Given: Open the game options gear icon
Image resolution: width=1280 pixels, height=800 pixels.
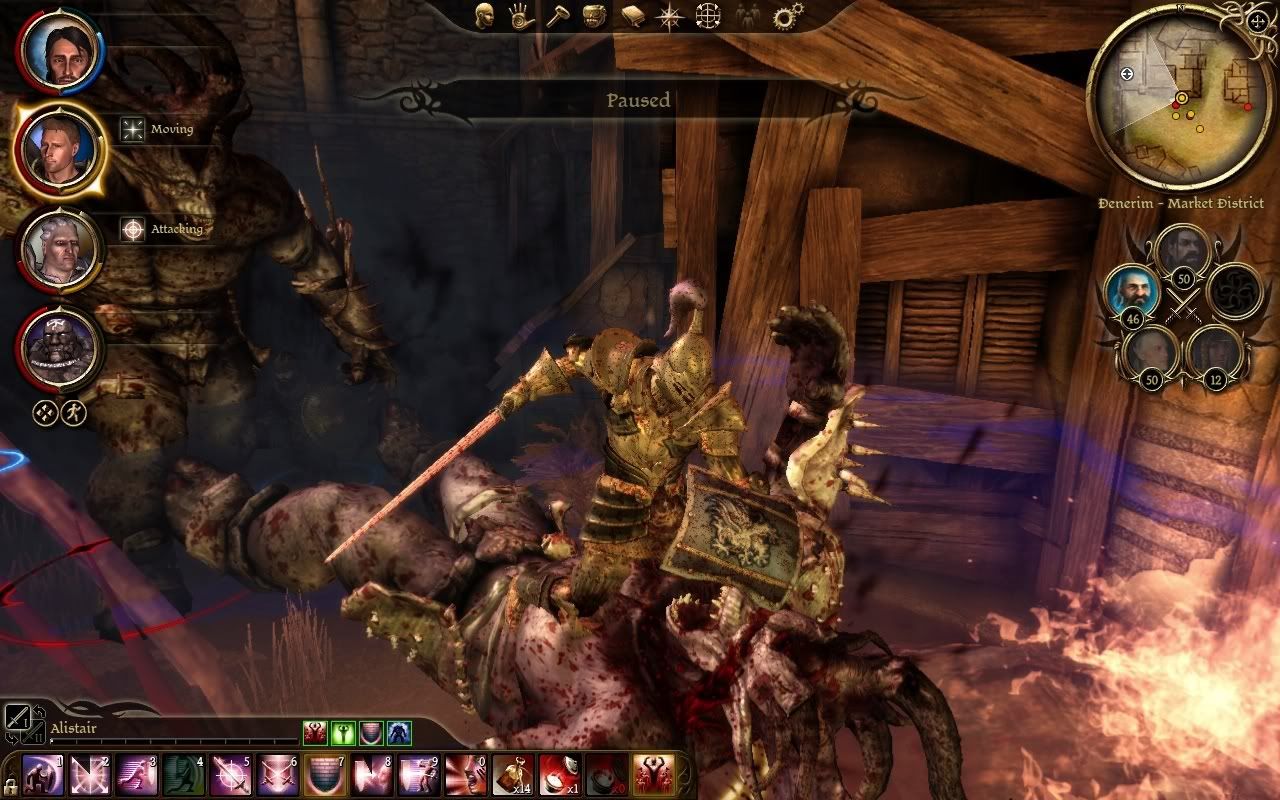Looking at the screenshot, I should [x=788, y=16].
